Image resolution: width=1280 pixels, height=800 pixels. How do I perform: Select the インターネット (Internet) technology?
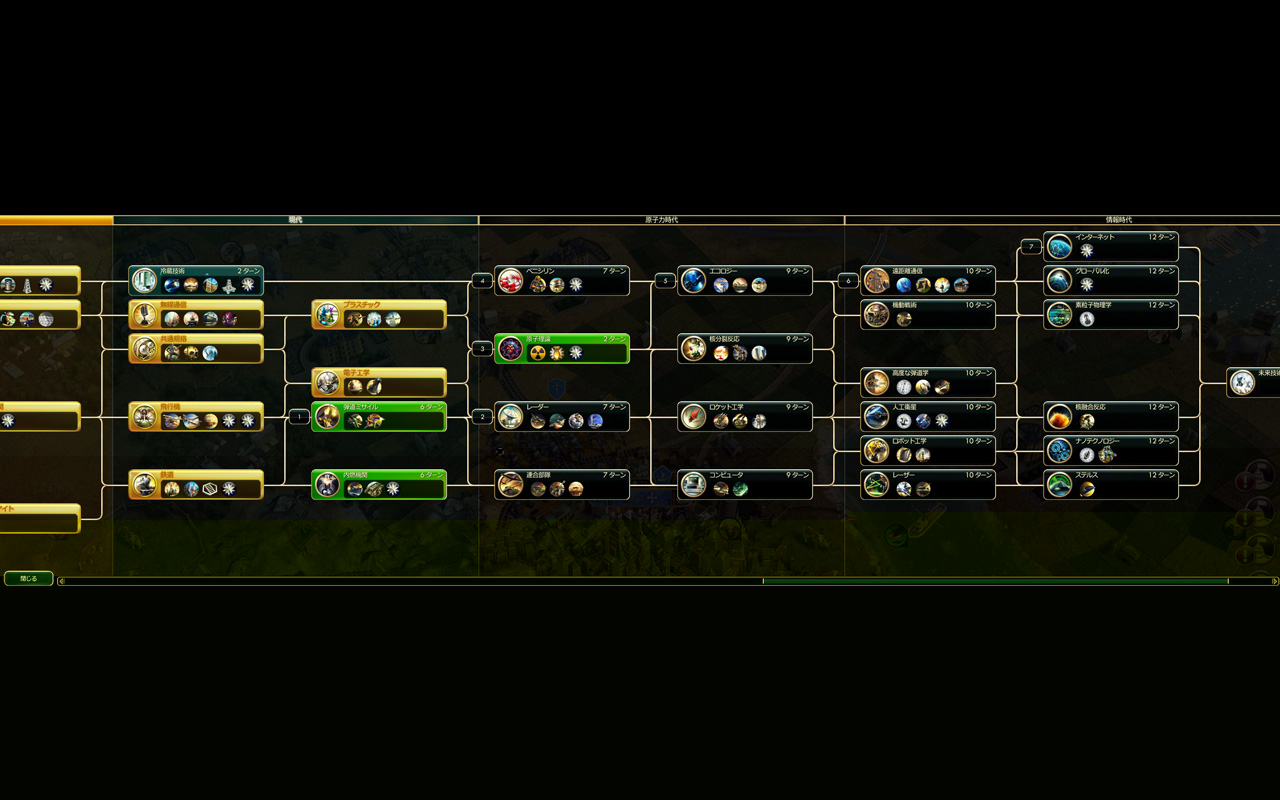[1111, 246]
